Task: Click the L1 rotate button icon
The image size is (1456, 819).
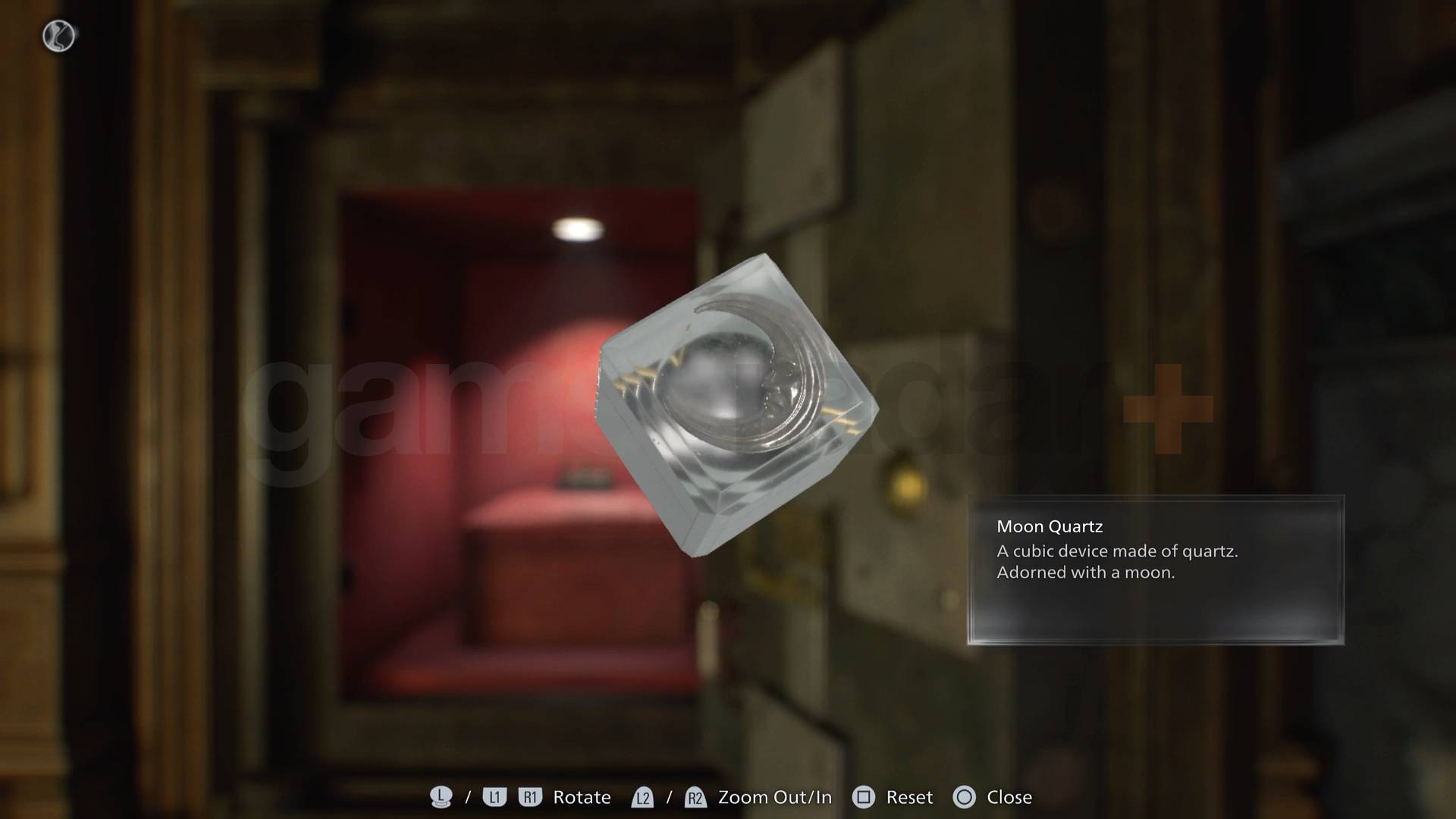Action: (x=494, y=797)
